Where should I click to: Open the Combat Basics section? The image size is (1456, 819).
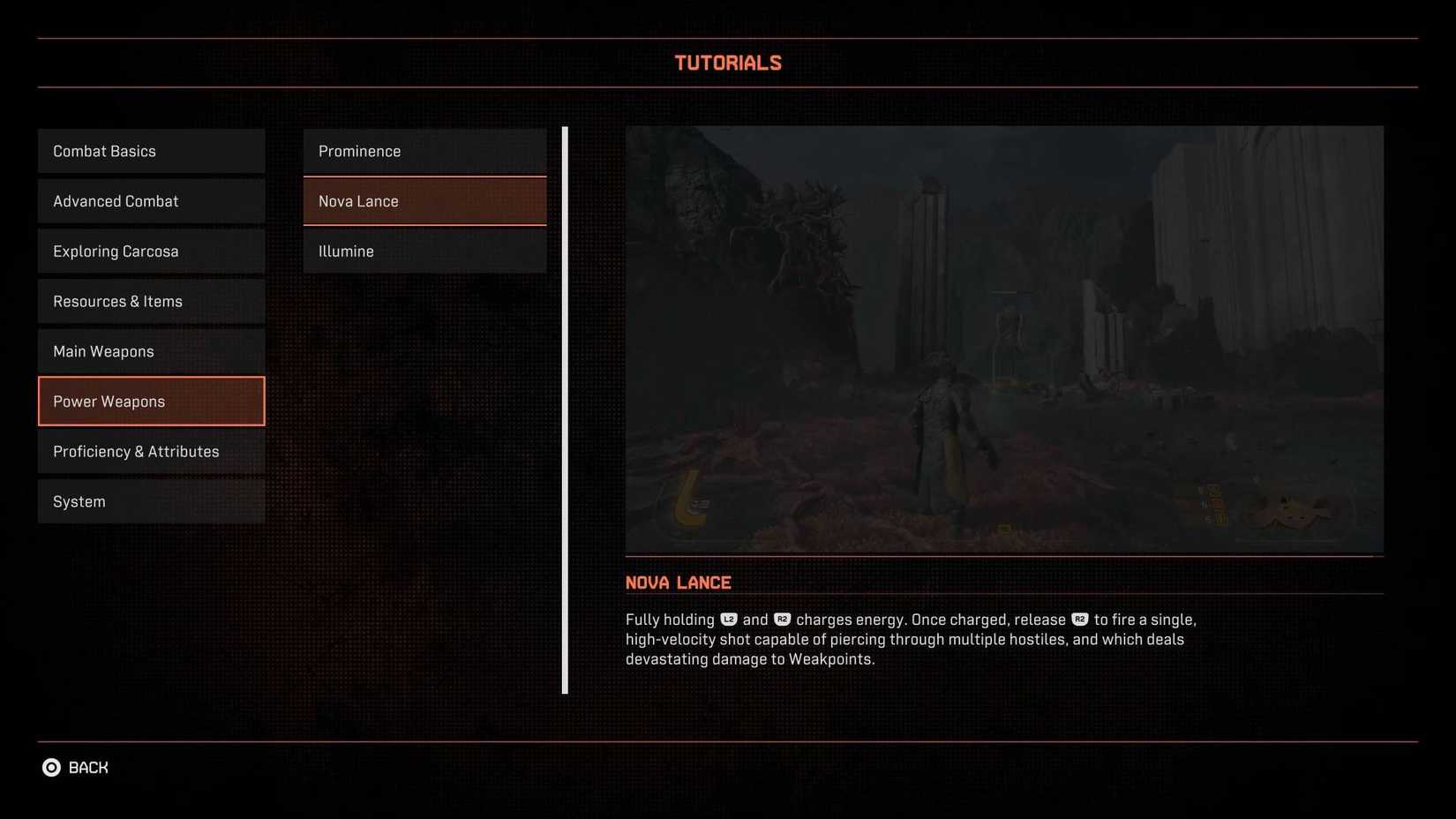(x=151, y=151)
